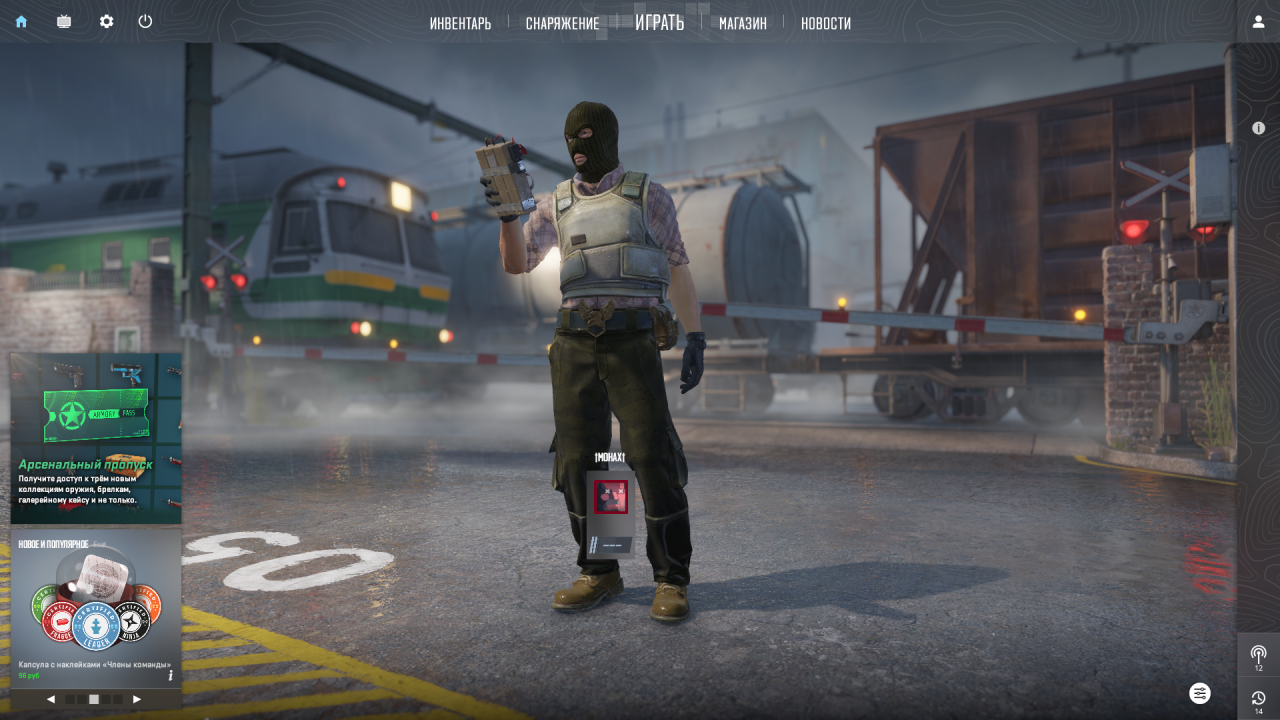Advance to the next featured item

(x=137, y=699)
